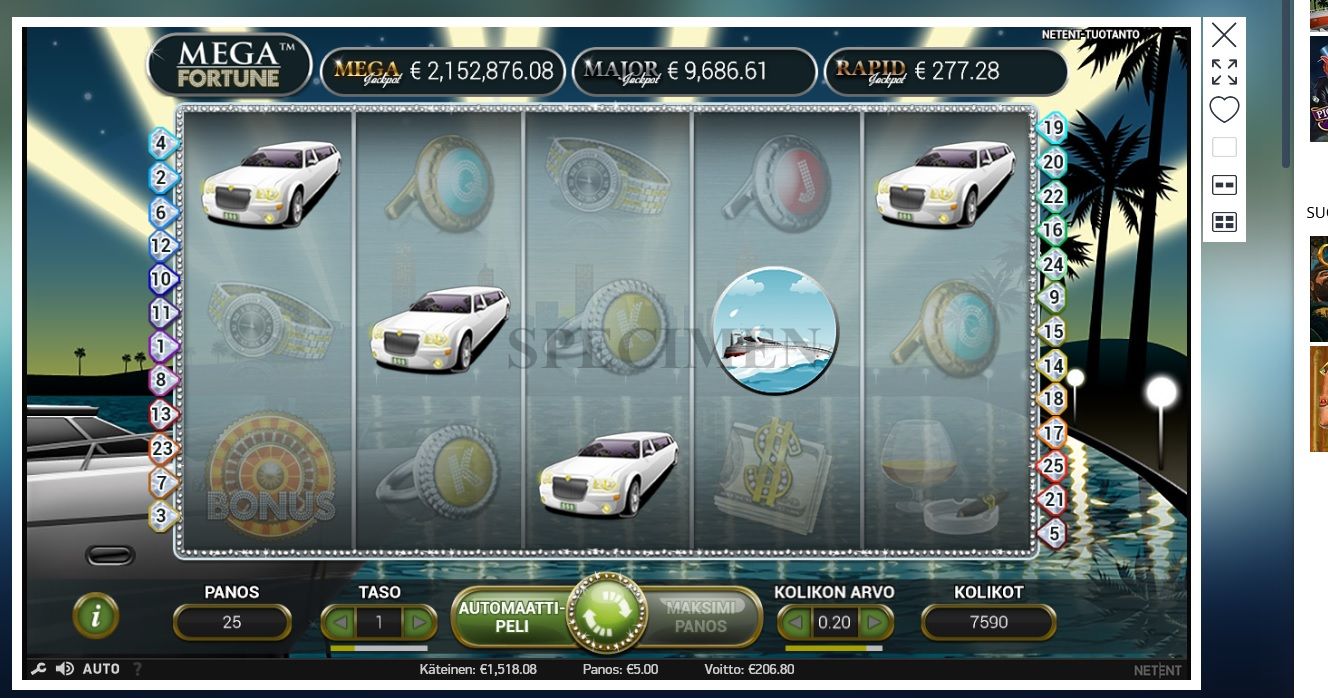
Task: Open the question mark help
Action: coord(137,669)
